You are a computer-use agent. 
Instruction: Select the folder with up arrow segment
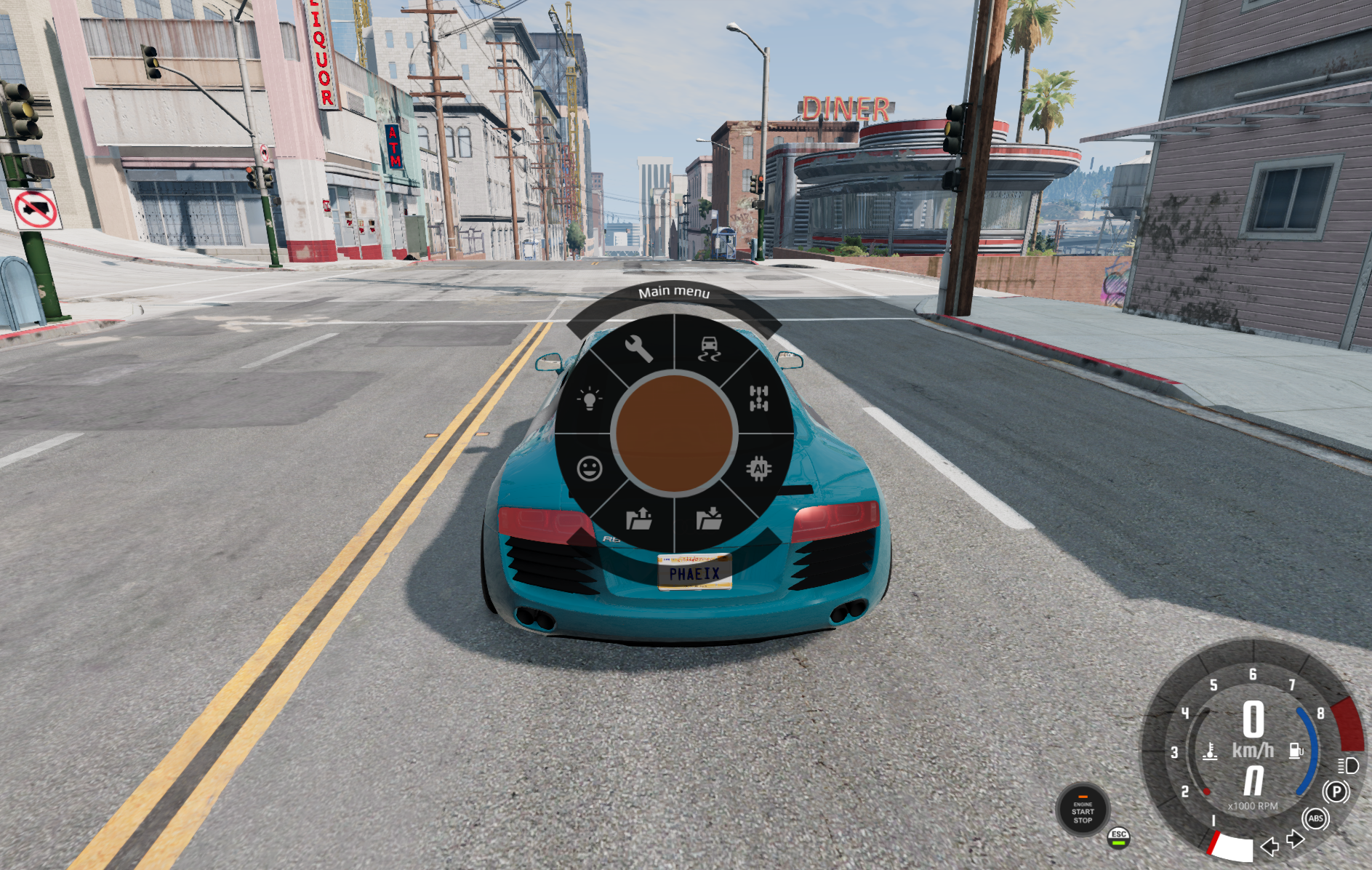point(639,518)
